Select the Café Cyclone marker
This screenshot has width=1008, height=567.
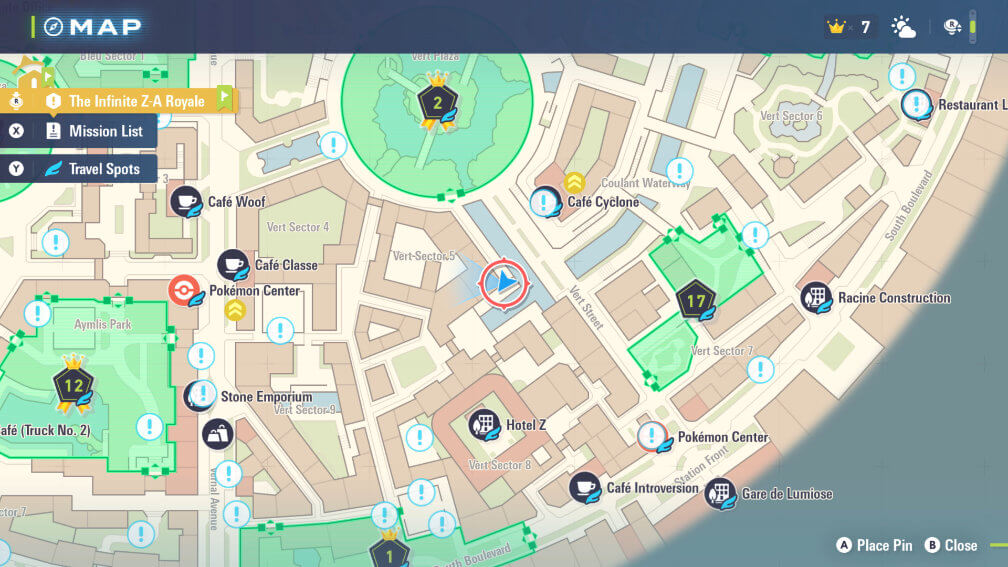pos(545,202)
